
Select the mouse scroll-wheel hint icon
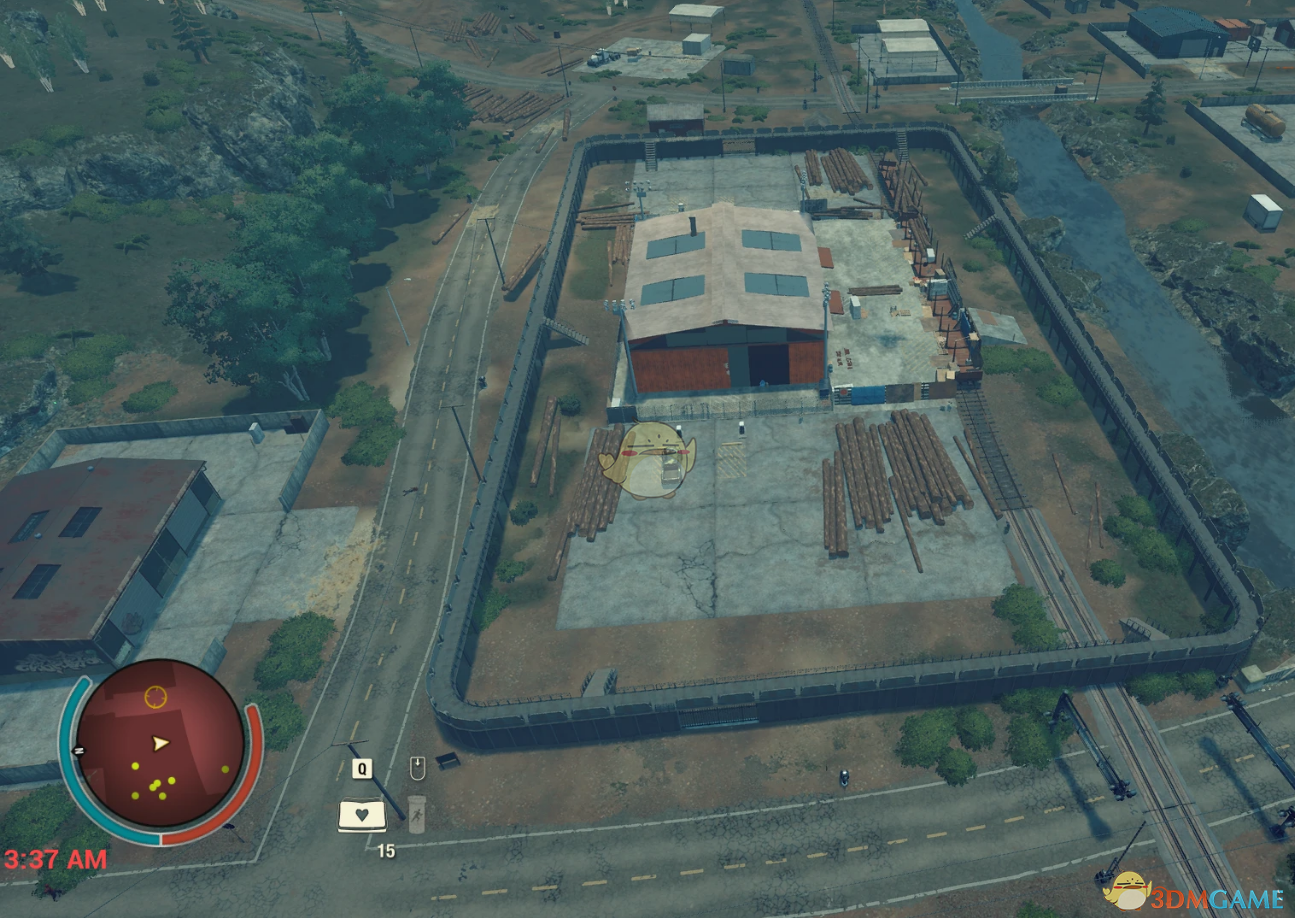click(x=418, y=768)
